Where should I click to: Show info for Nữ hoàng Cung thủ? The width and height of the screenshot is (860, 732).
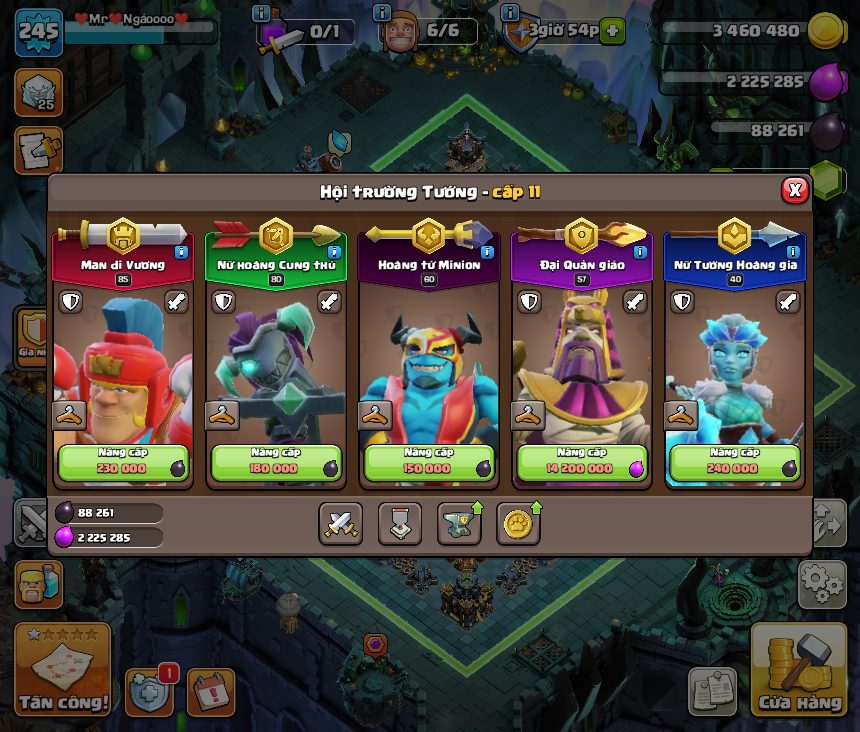[334, 253]
